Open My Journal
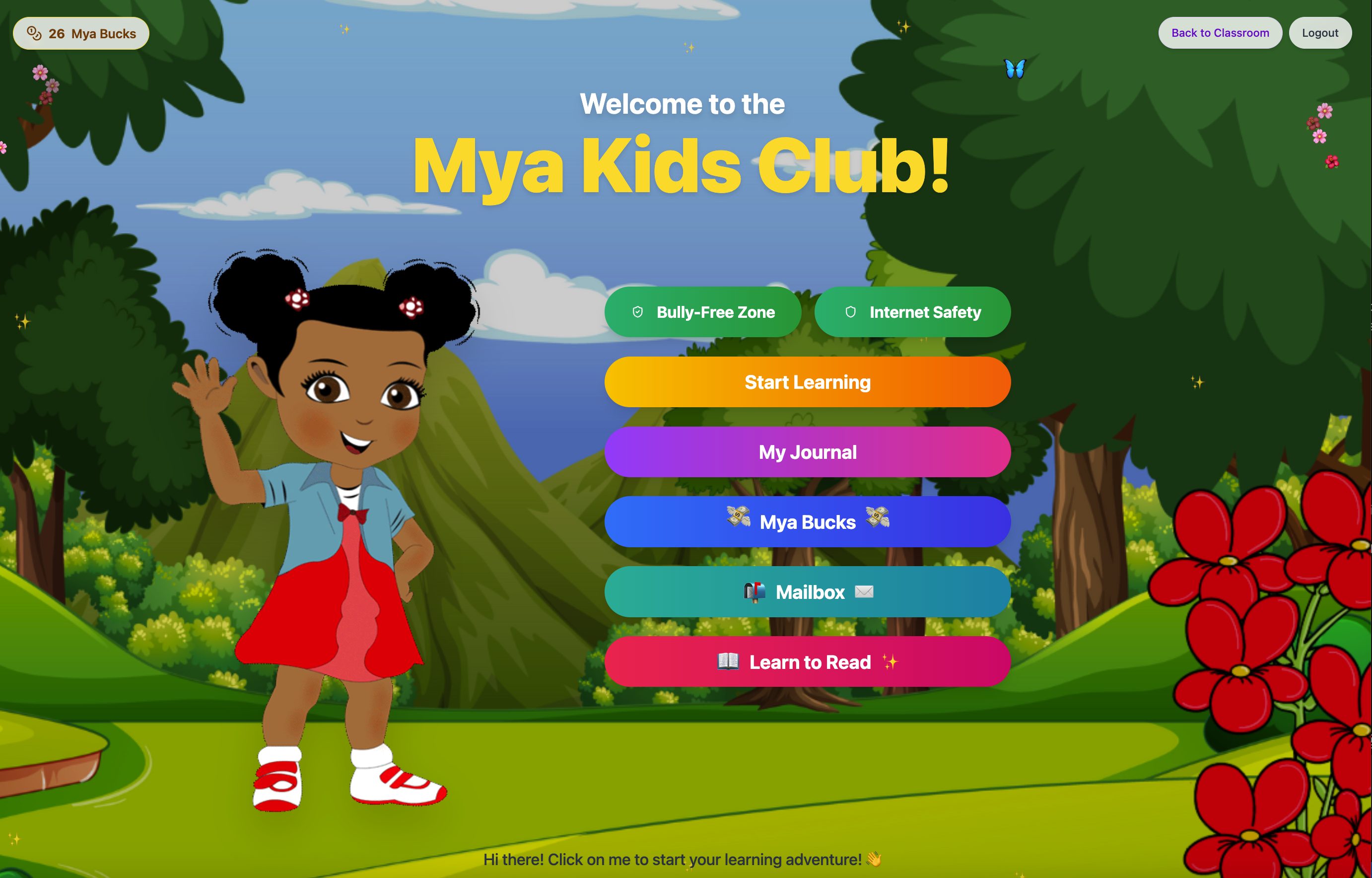This screenshot has height=878, width=1372. point(807,451)
